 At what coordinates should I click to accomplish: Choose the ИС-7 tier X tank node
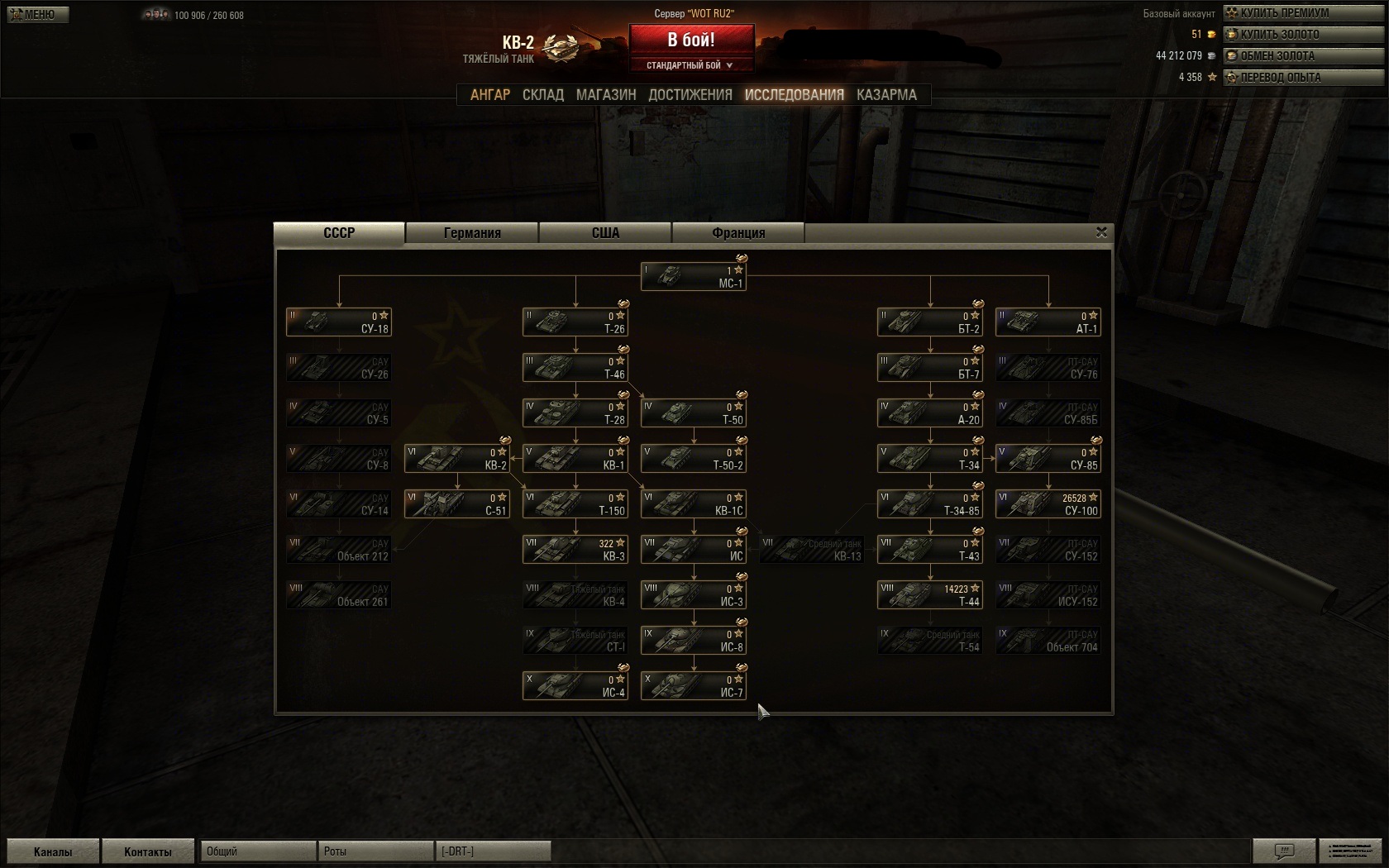pos(694,686)
